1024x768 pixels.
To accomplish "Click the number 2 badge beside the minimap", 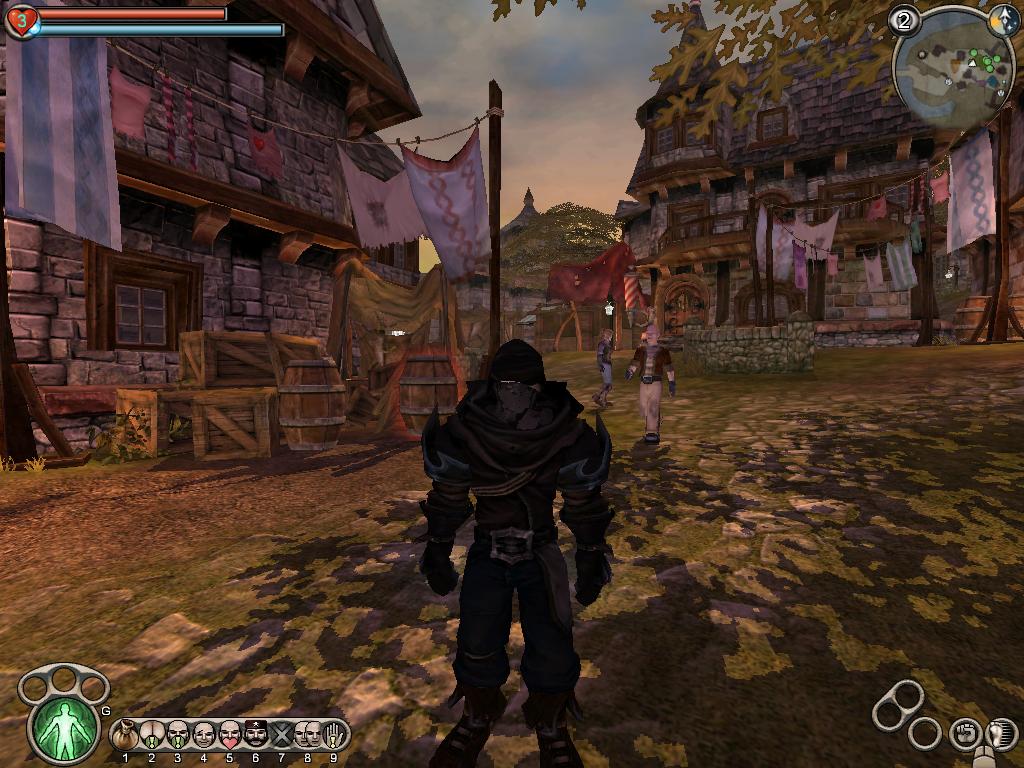I will click(x=904, y=19).
